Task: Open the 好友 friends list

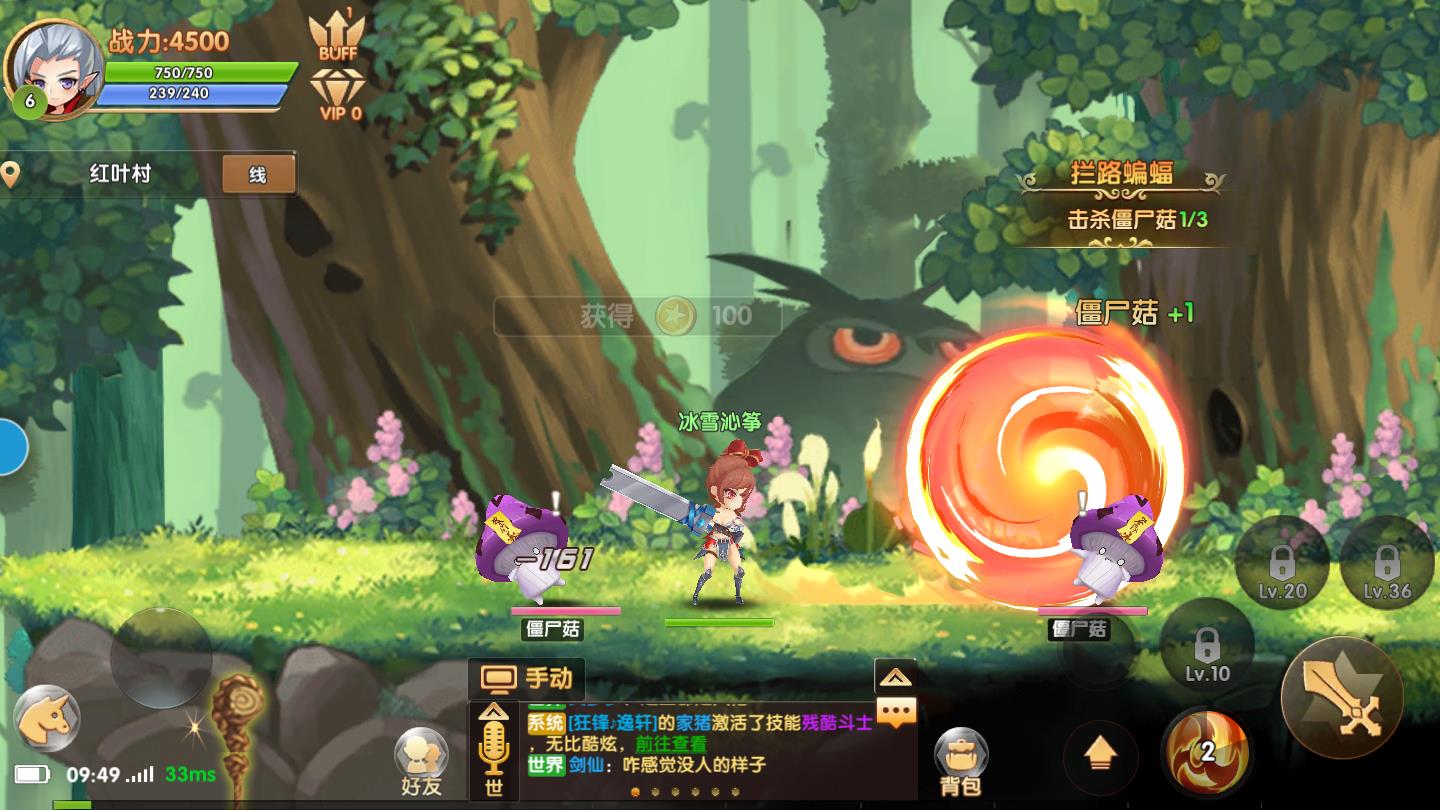Action: [421, 762]
